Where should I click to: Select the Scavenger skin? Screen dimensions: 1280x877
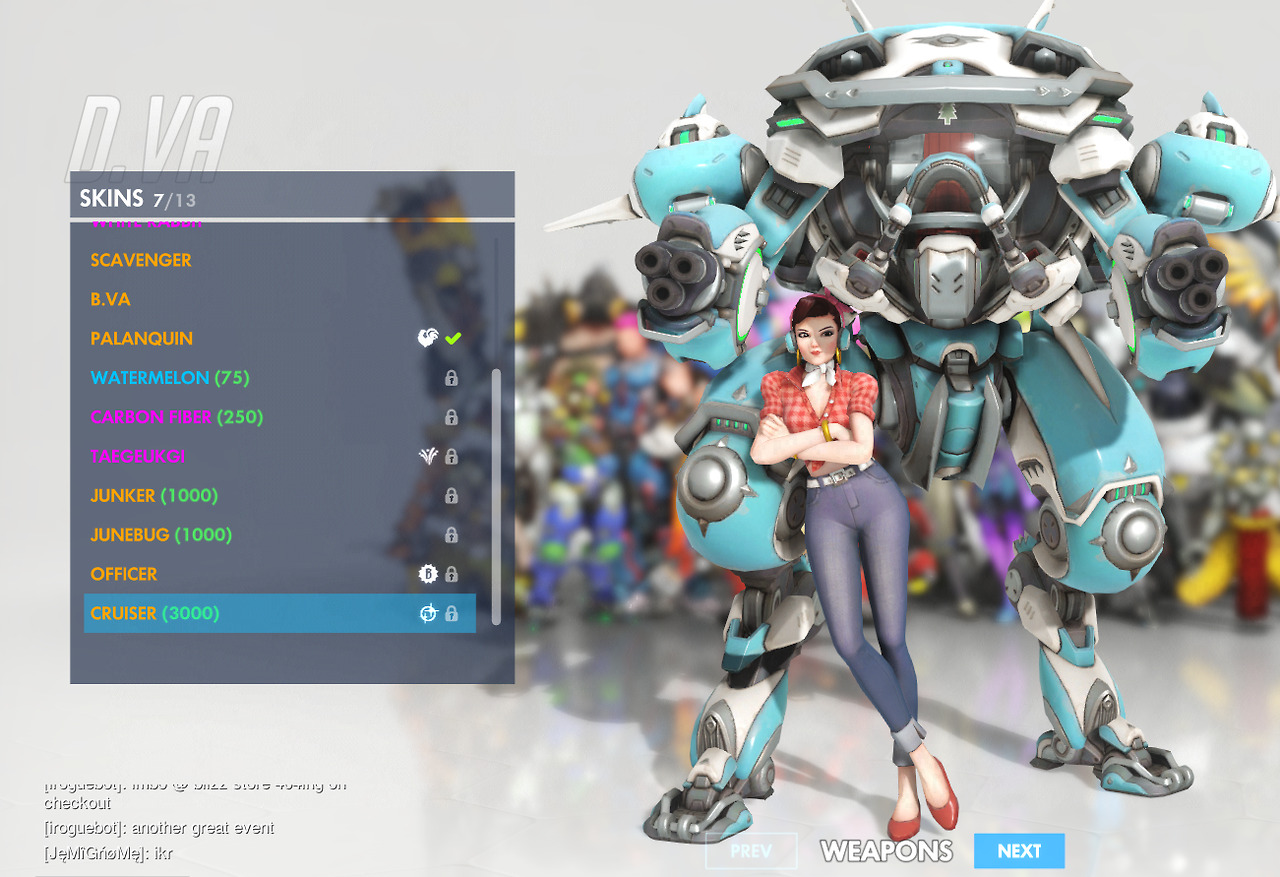pyautogui.click(x=141, y=260)
